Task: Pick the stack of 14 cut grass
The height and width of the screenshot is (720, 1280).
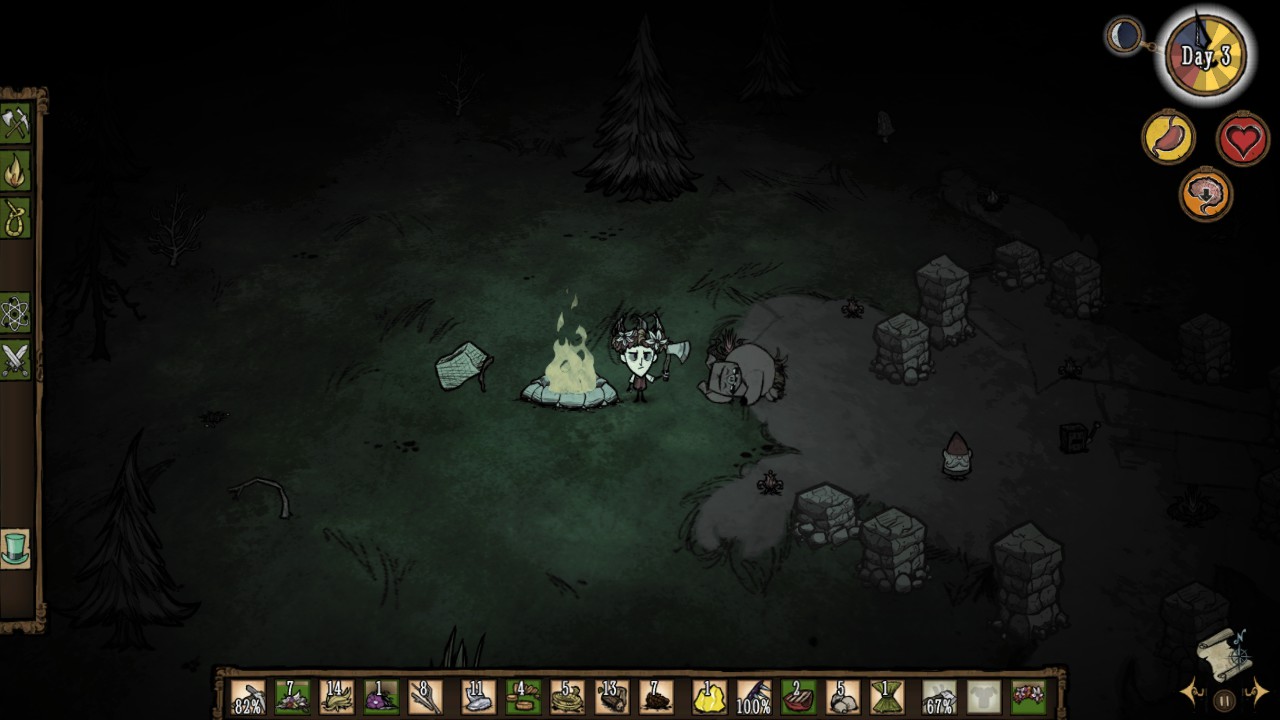Action: 337,696
